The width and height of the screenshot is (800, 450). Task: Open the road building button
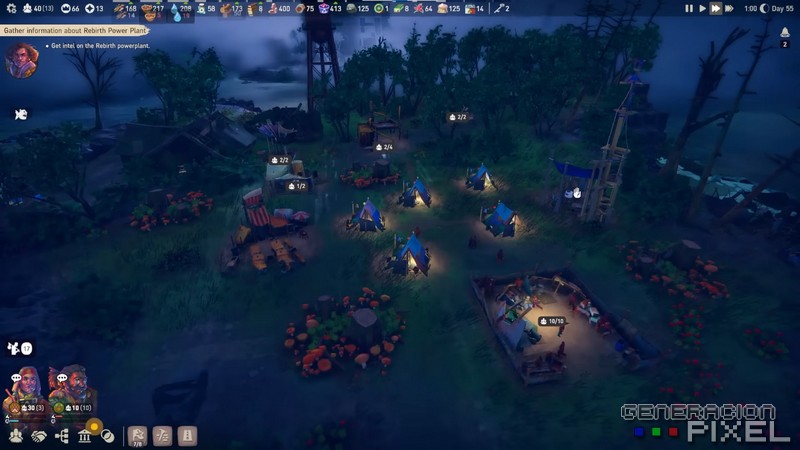(187, 436)
